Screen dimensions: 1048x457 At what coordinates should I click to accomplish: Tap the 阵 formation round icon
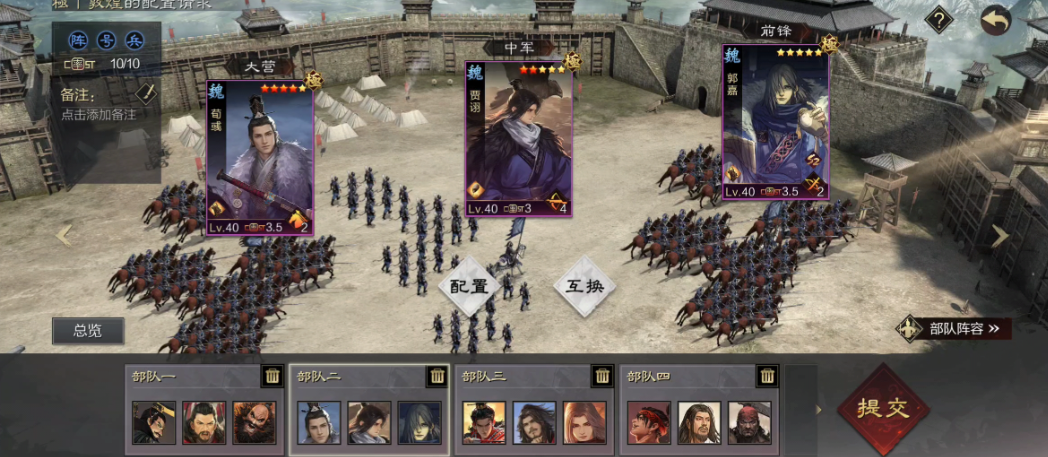pos(79,40)
